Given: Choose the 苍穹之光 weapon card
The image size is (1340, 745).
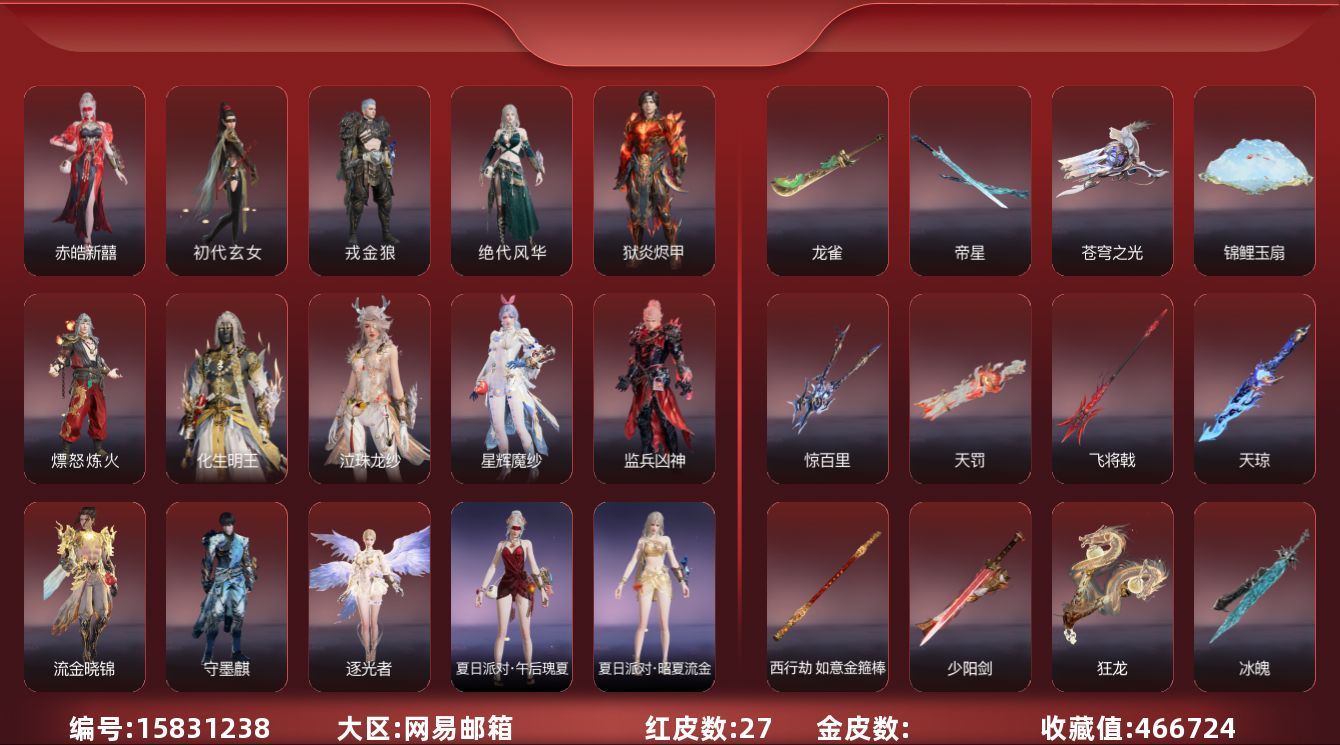Looking at the screenshot, I should (1112, 180).
